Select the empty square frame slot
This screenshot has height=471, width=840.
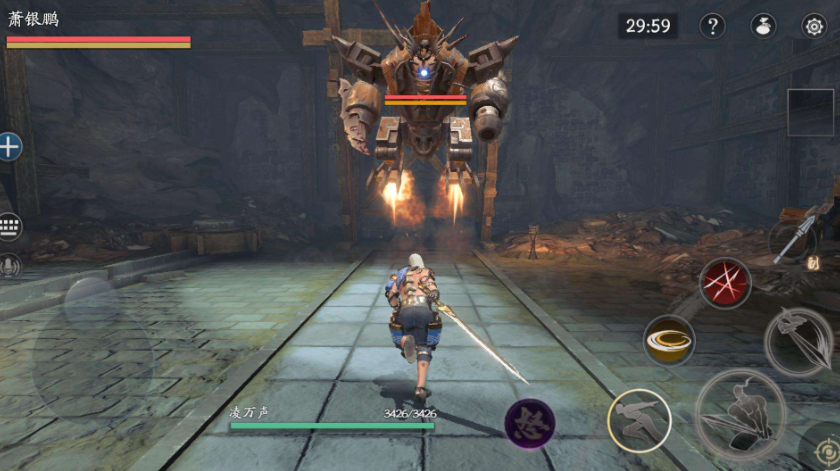pos(810,112)
